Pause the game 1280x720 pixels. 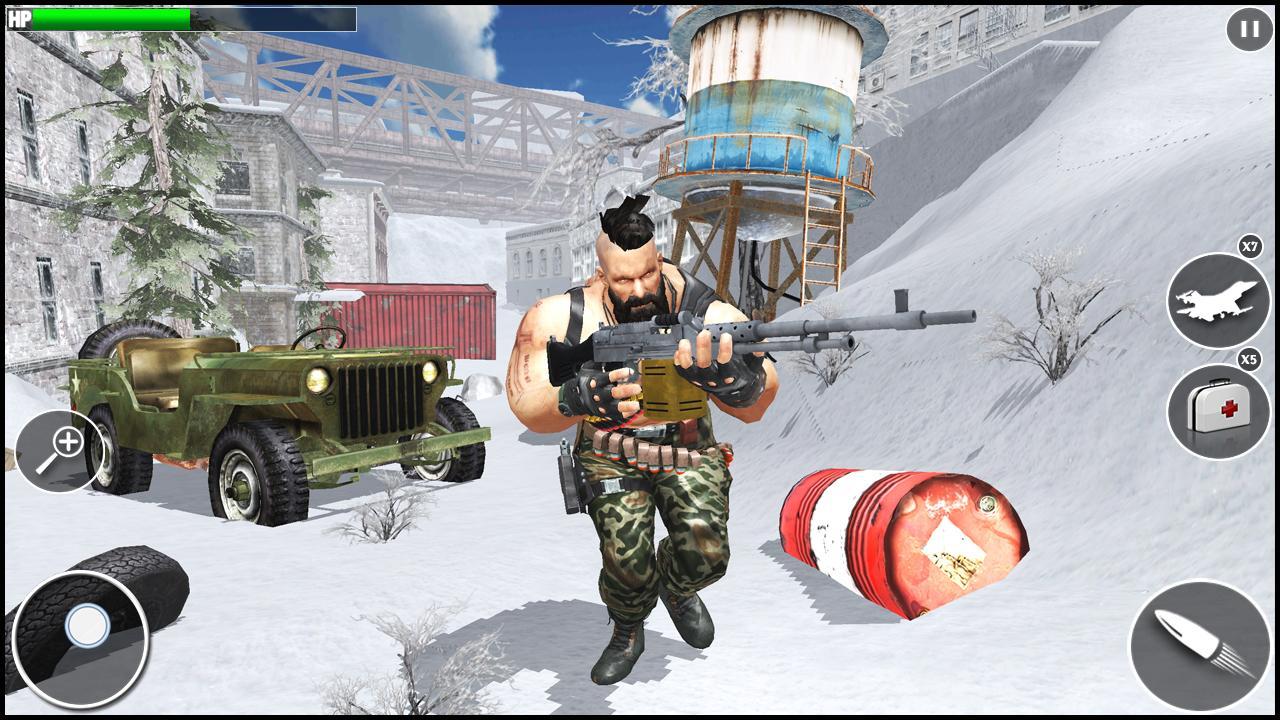tap(1249, 29)
